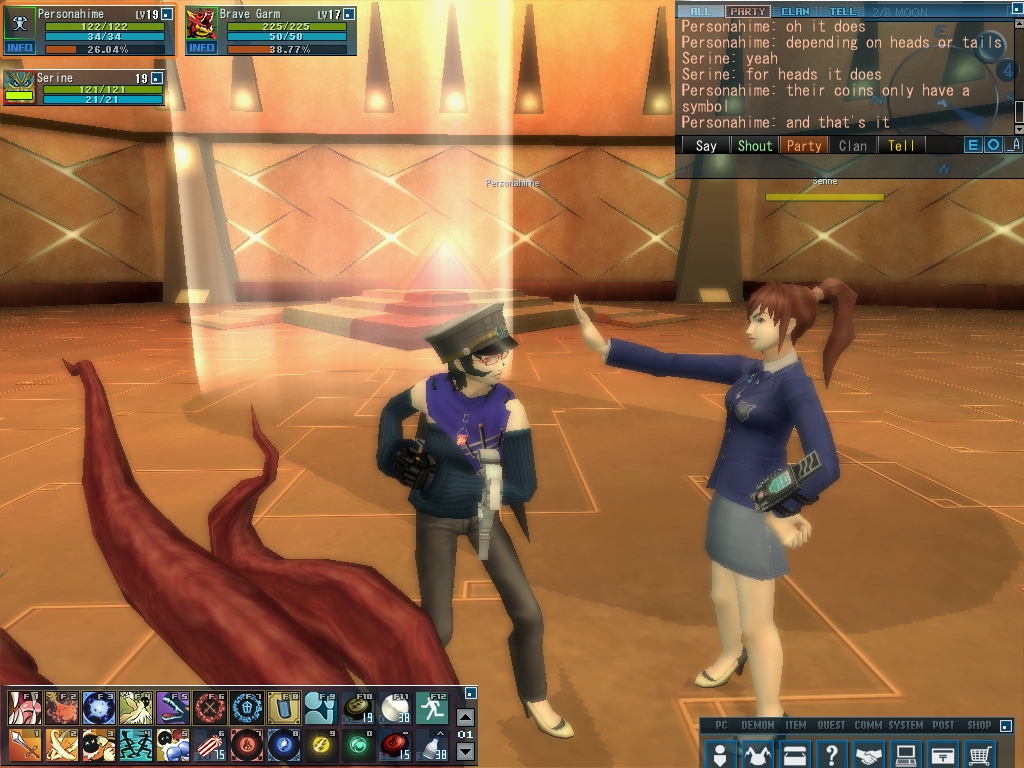The height and width of the screenshot is (768, 1024).
Task: Open the PC character menu icon
Action: [719, 755]
